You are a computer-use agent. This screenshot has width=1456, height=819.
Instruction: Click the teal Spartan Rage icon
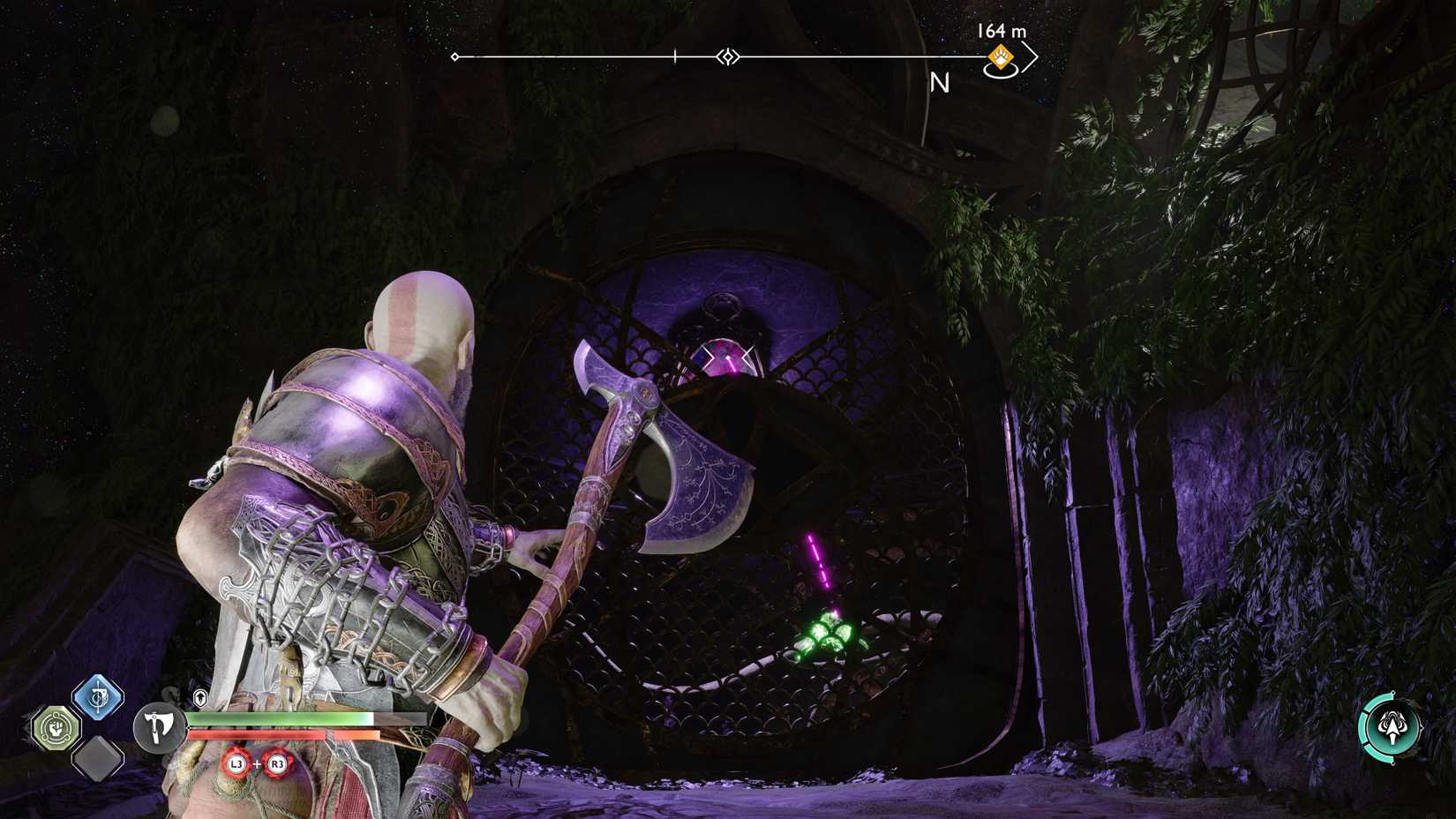coord(1391,725)
